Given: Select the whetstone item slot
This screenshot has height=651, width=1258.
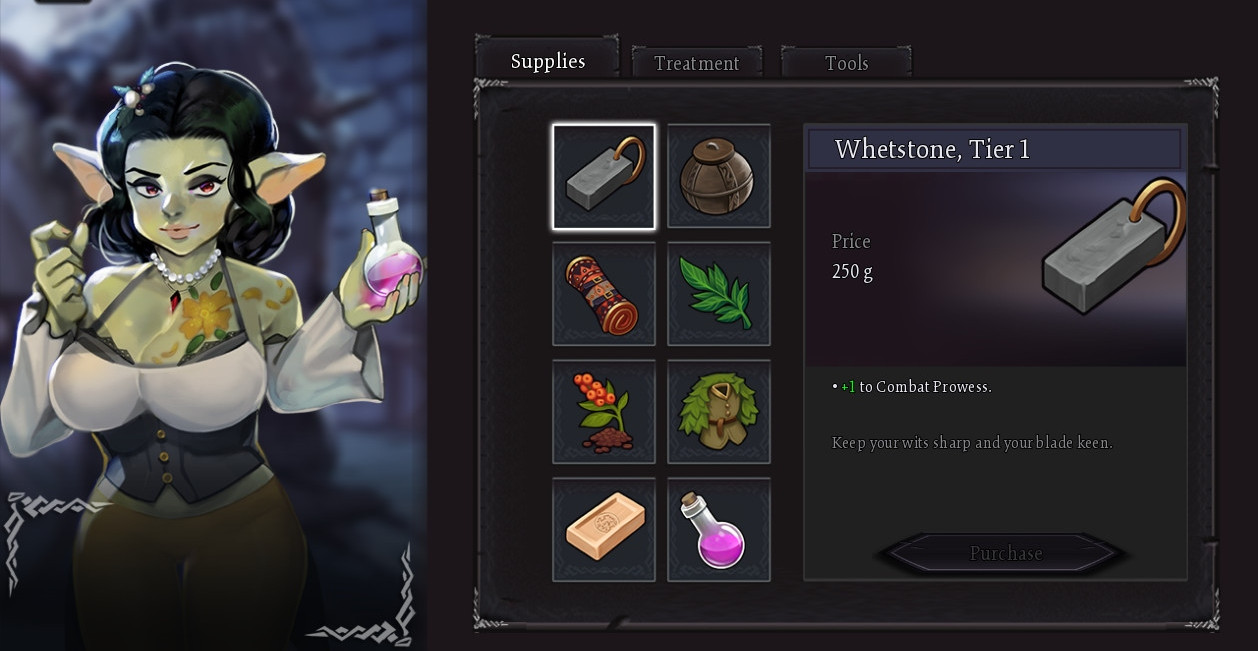Looking at the screenshot, I should pyautogui.click(x=604, y=177).
